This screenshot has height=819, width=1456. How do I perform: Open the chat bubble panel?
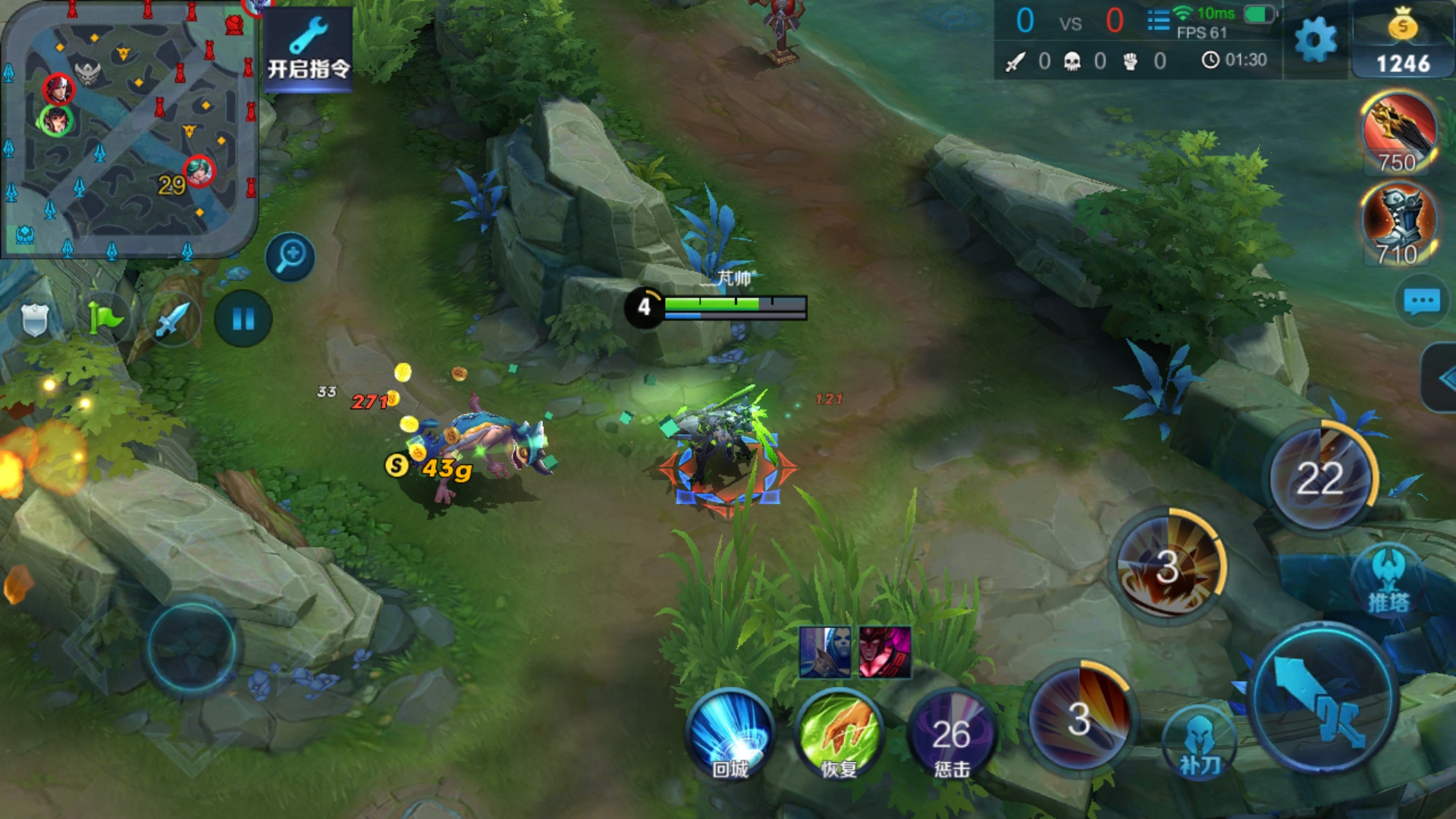(1421, 302)
